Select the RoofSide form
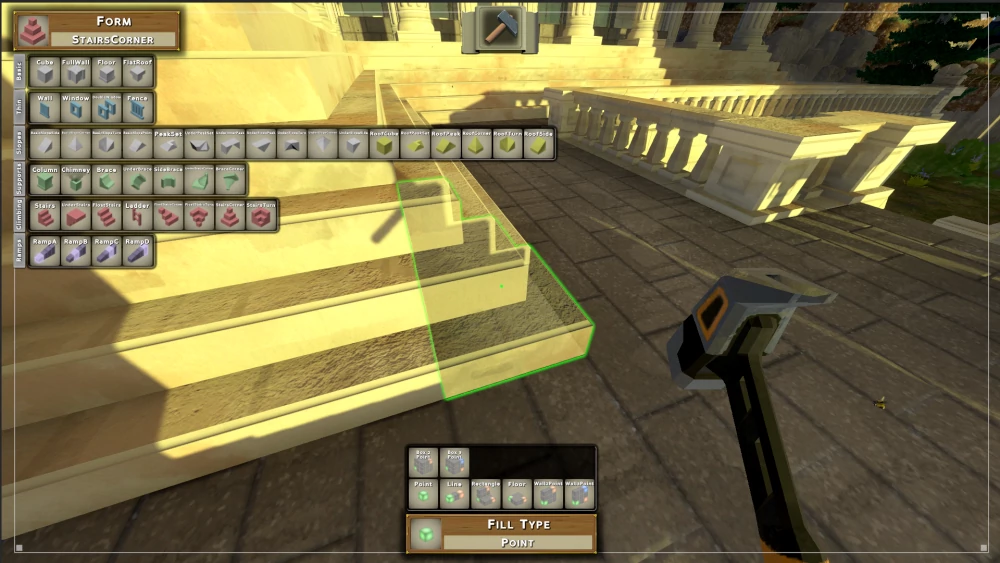This screenshot has width=1000, height=563. 539,144
